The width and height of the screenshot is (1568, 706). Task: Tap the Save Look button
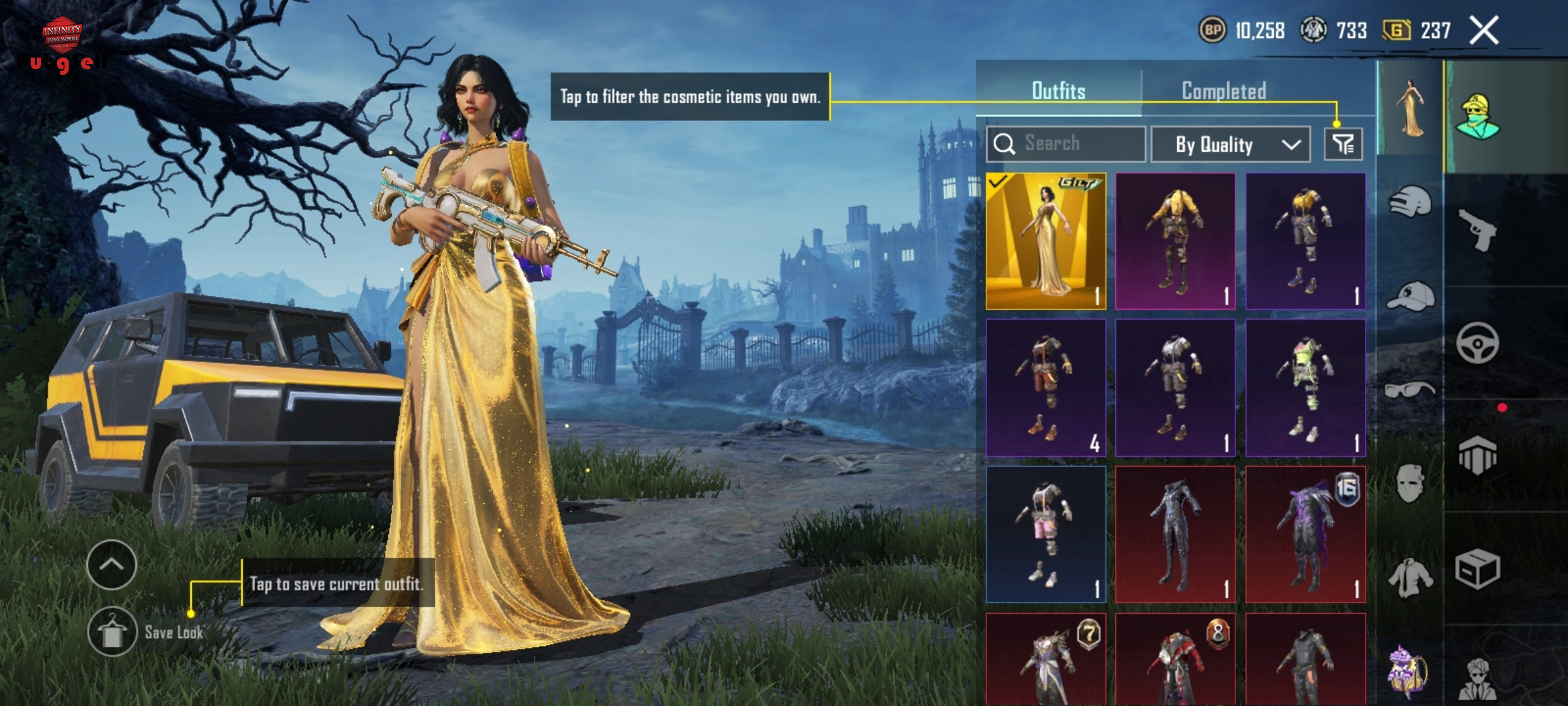coord(112,631)
